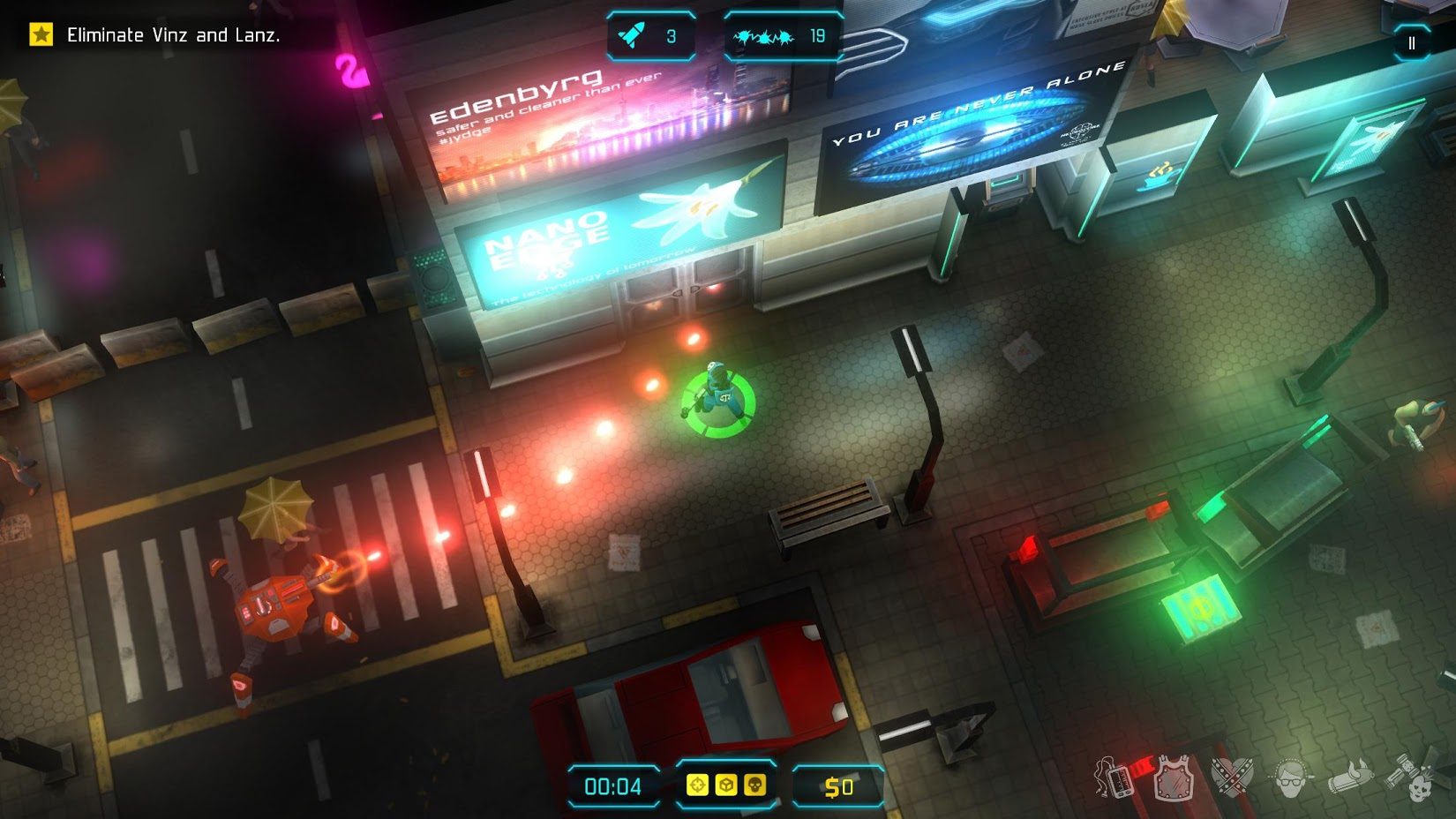Click the yellow skull medal icon
The width and height of the screenshot is (1456, 819).
pyautogui.click(x=754, y=785)
